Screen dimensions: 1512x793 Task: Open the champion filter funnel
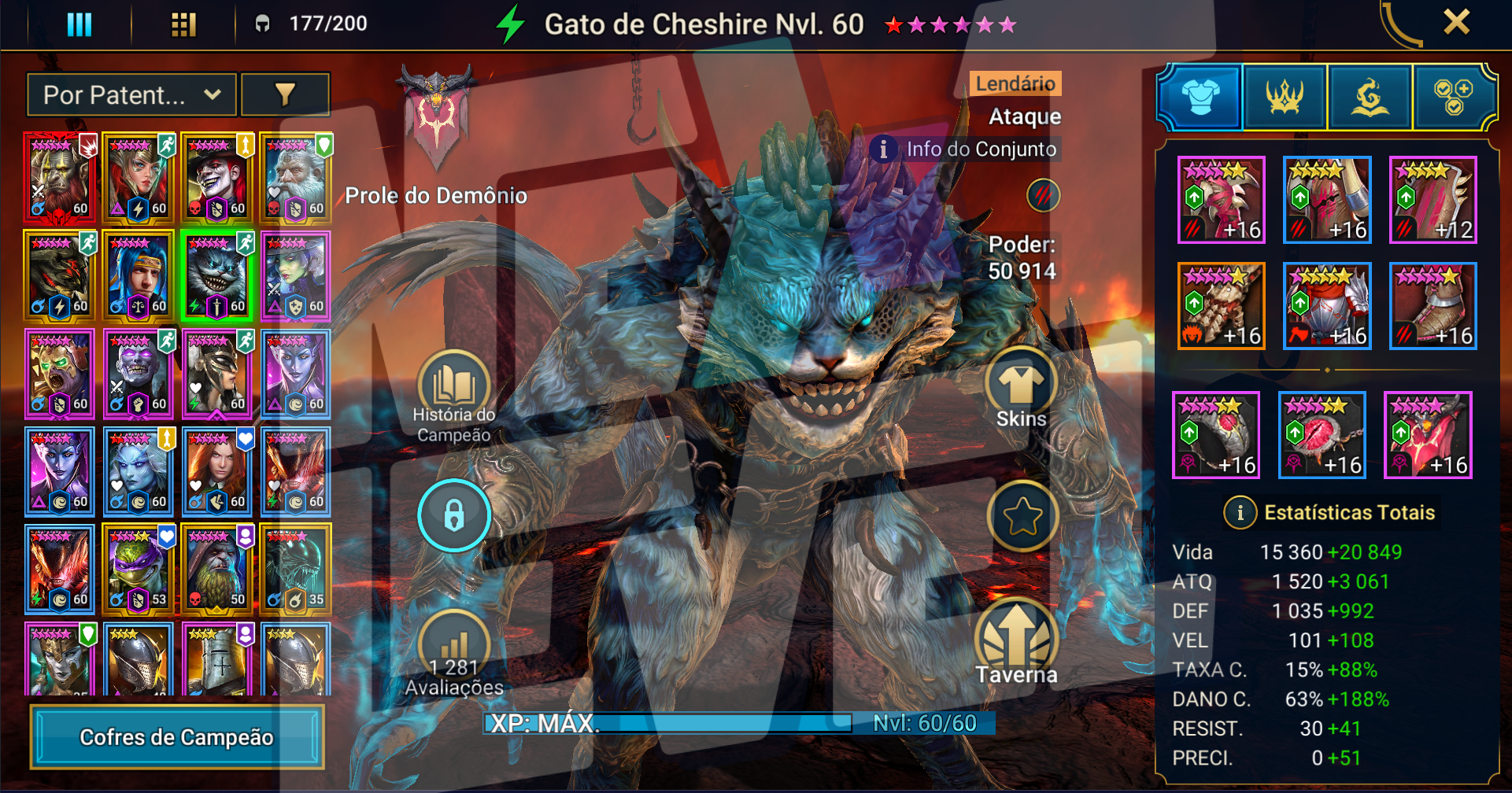click(x=285, y=95)
